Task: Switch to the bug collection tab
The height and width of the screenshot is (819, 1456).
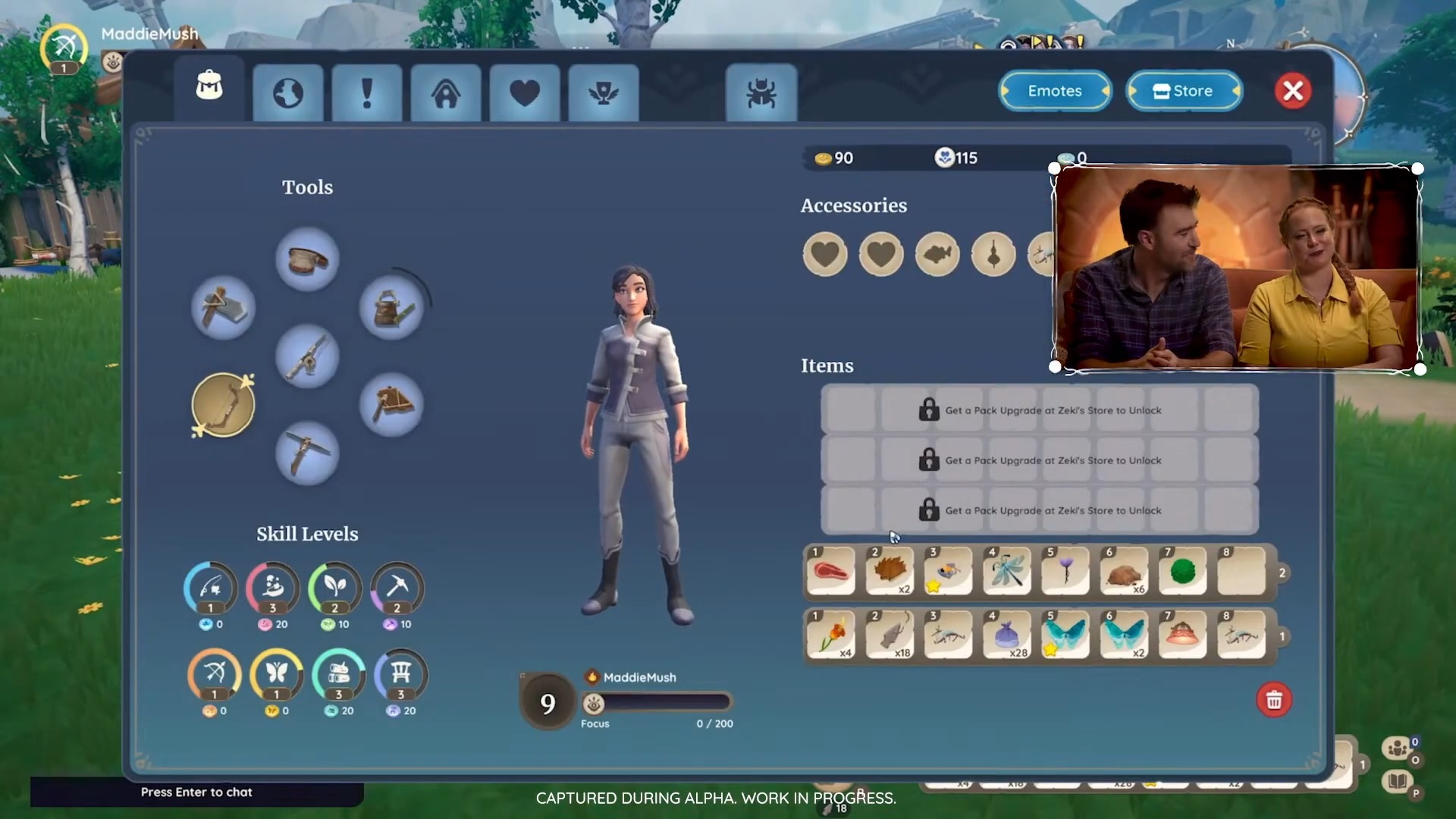Action: tap(761, 93)
